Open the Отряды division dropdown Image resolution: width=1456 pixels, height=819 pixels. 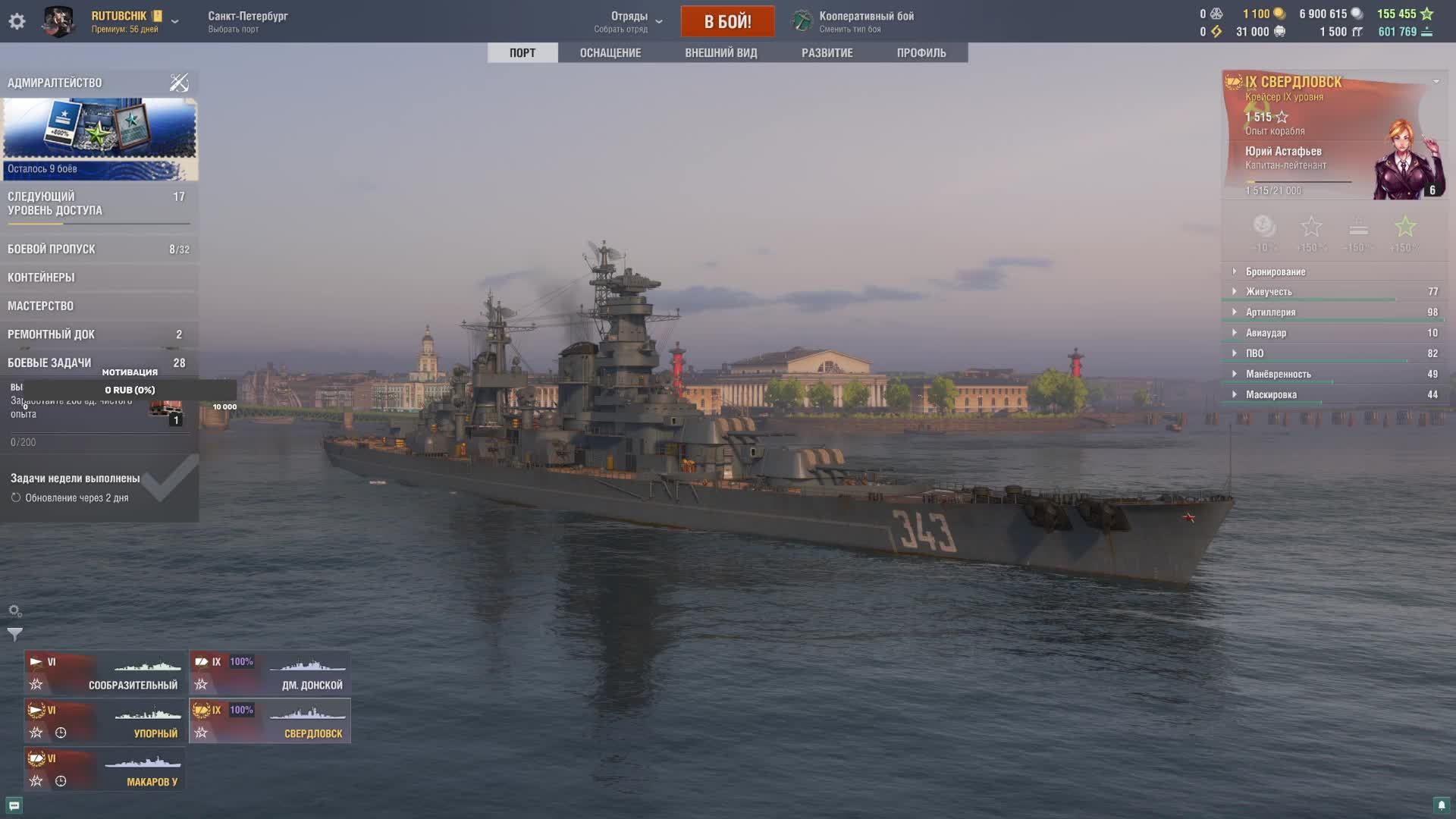coord(635,21)
